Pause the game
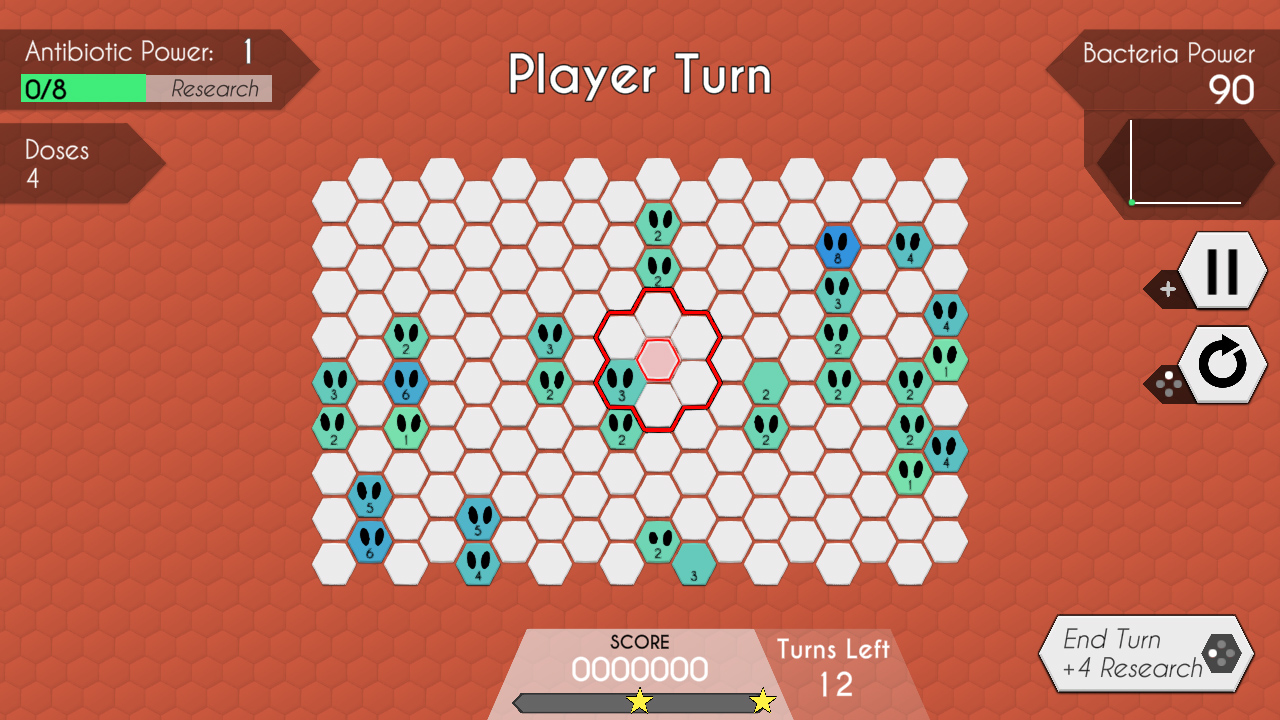 click(x=1224, y=270)
